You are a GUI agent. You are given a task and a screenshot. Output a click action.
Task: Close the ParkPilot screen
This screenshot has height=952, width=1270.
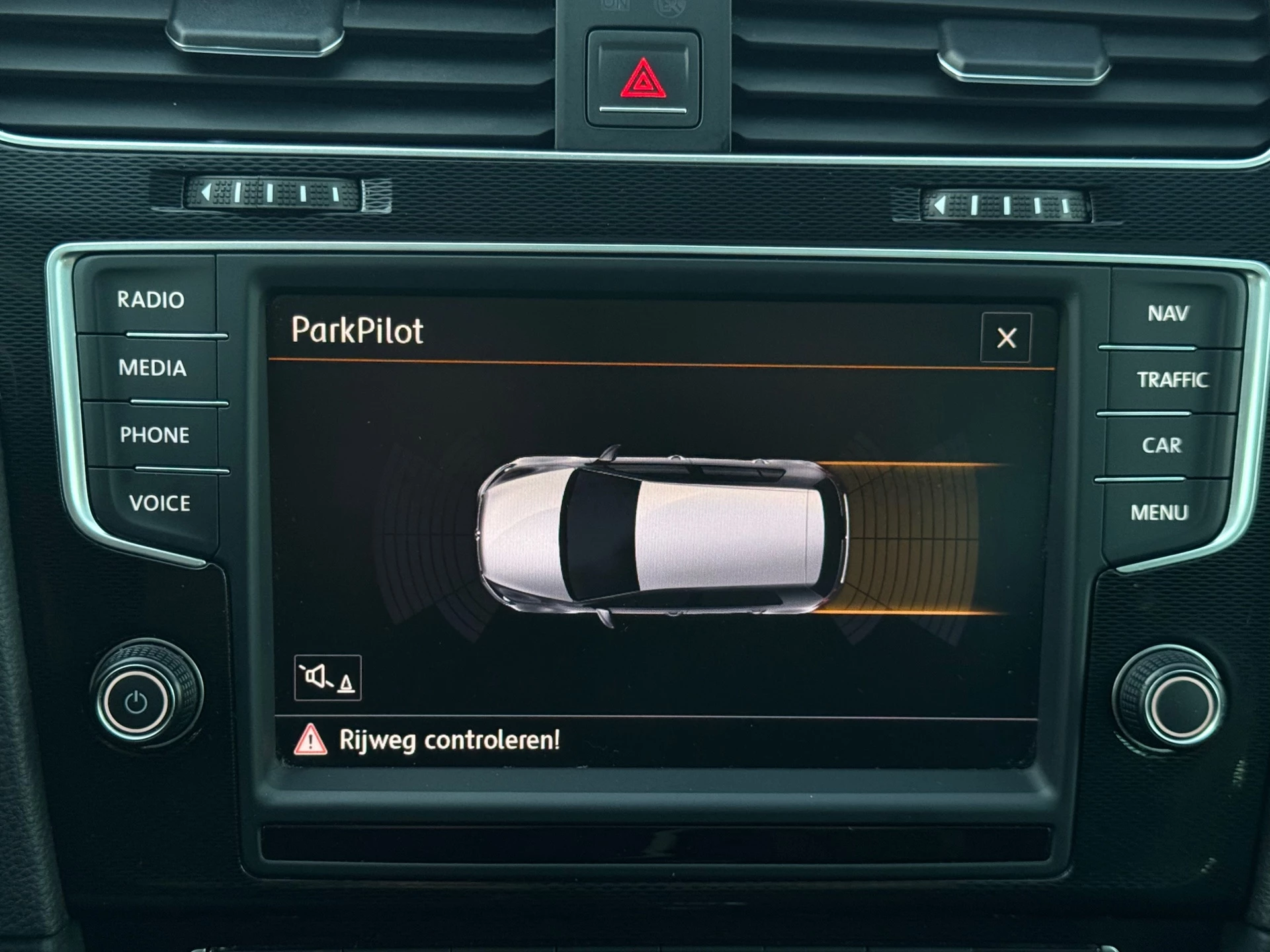1005,338
